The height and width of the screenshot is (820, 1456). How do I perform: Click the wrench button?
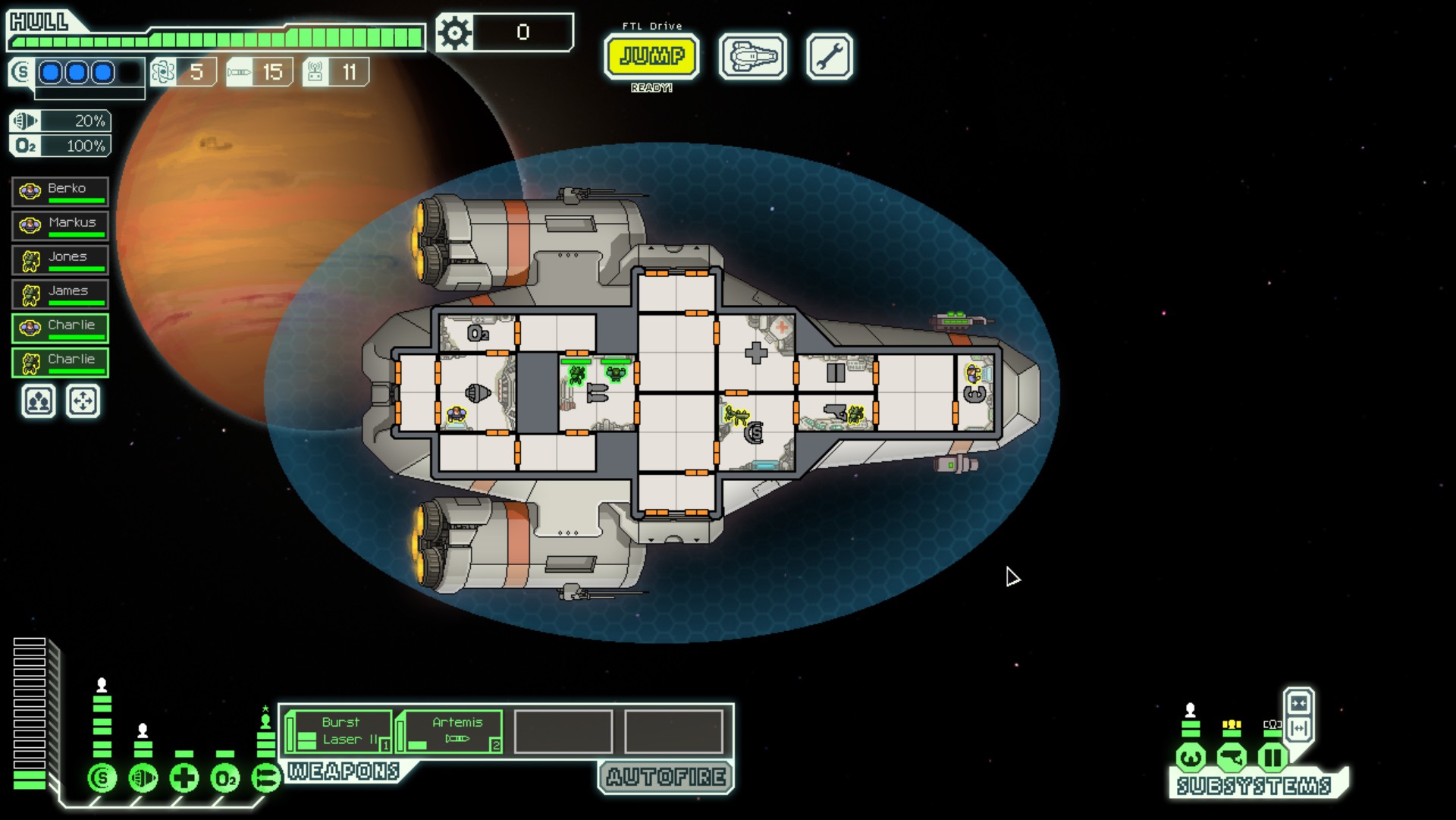pos(829,56)
